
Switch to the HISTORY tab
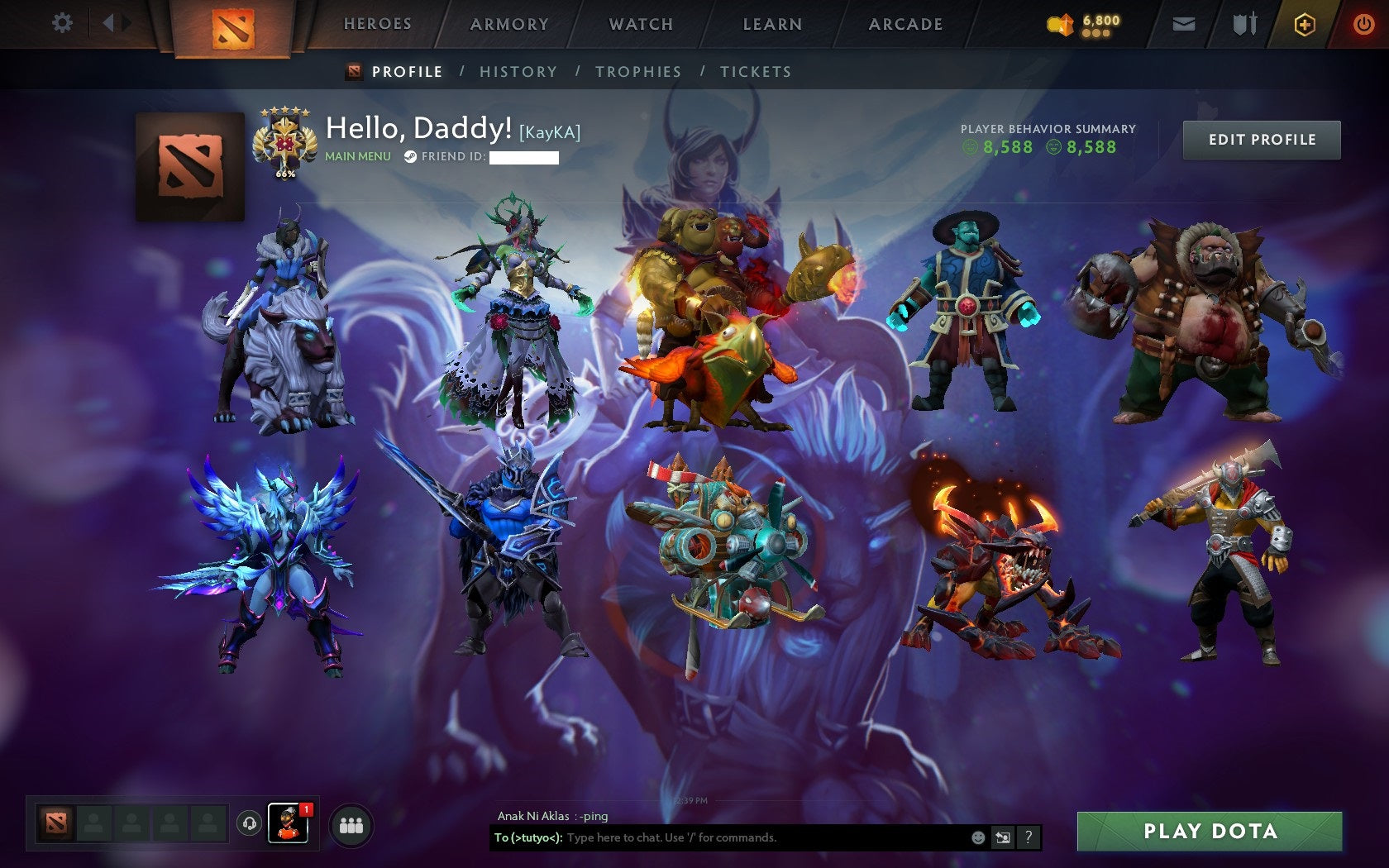pos(518,72)
